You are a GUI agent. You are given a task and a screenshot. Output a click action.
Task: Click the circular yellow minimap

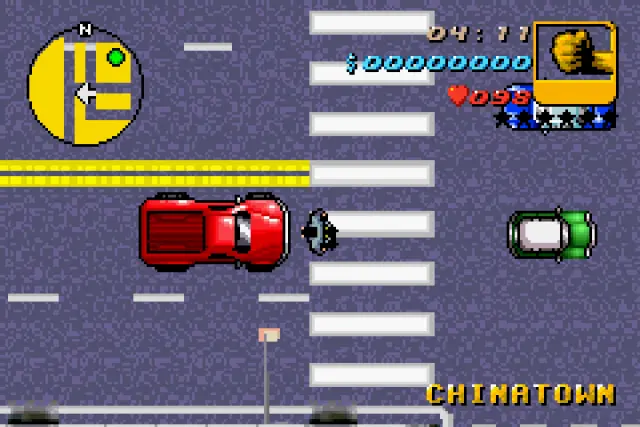tap(85, 87)
